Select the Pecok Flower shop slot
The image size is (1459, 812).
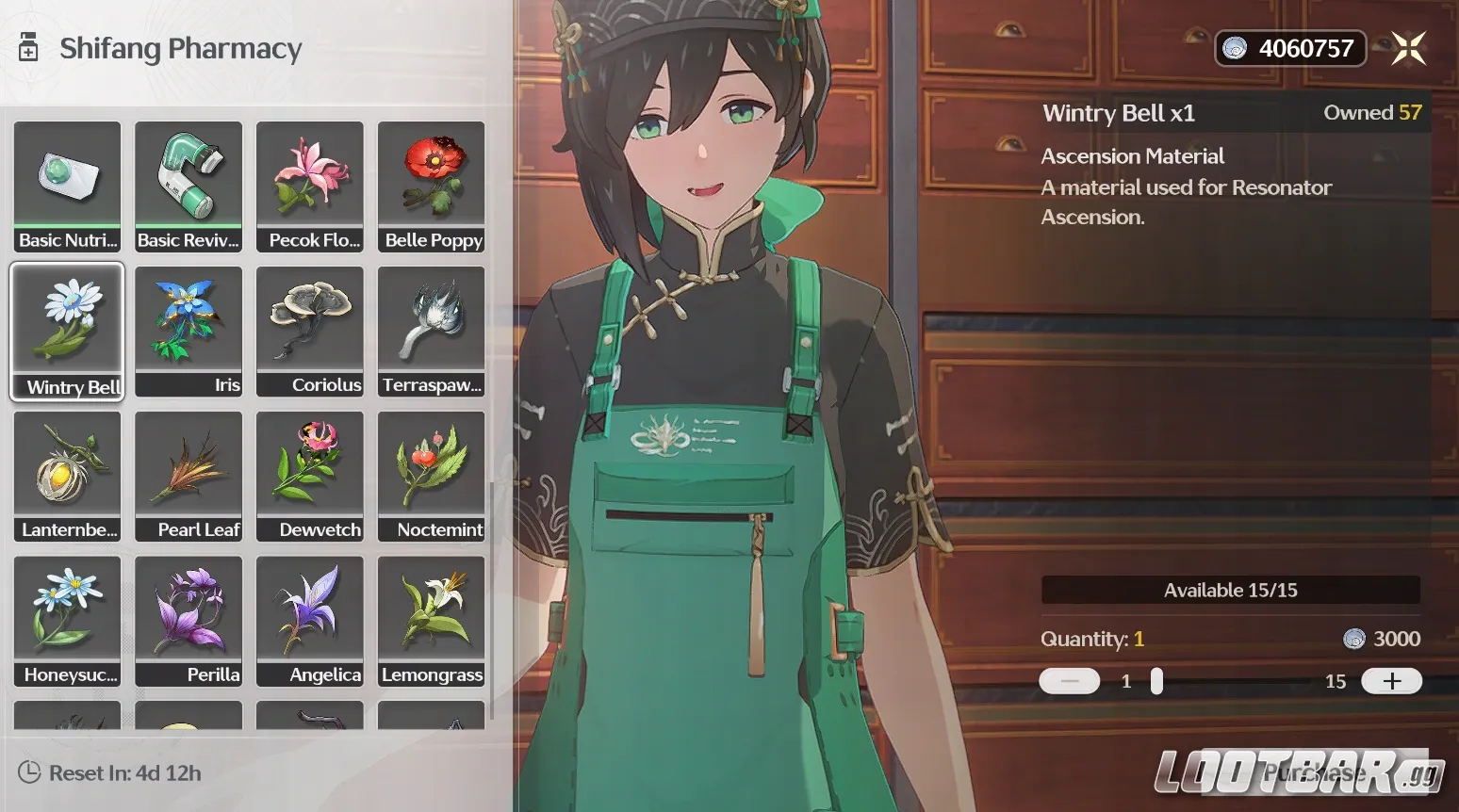pos(310,186)
